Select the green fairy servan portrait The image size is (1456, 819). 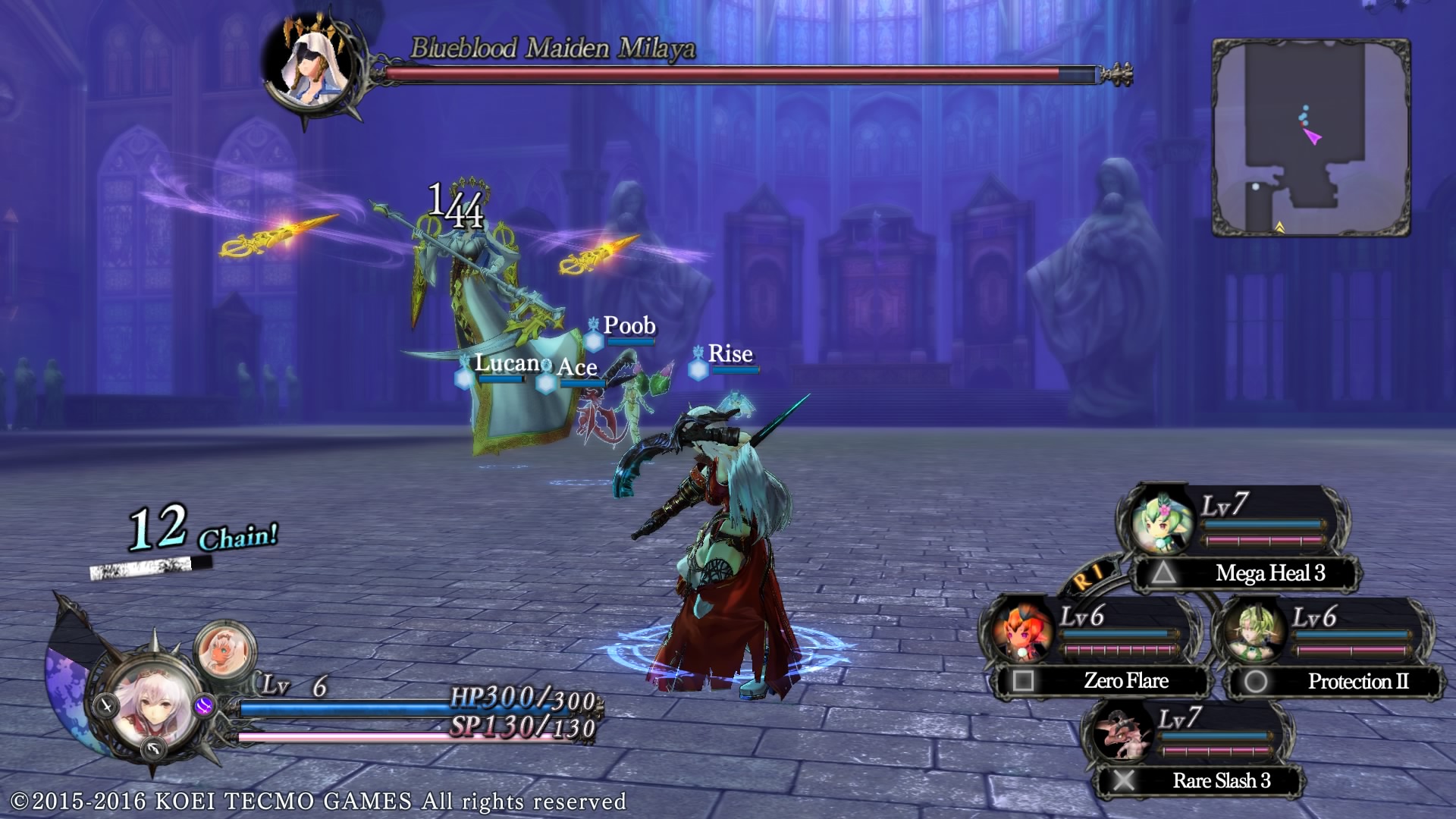click(1160, 522)
